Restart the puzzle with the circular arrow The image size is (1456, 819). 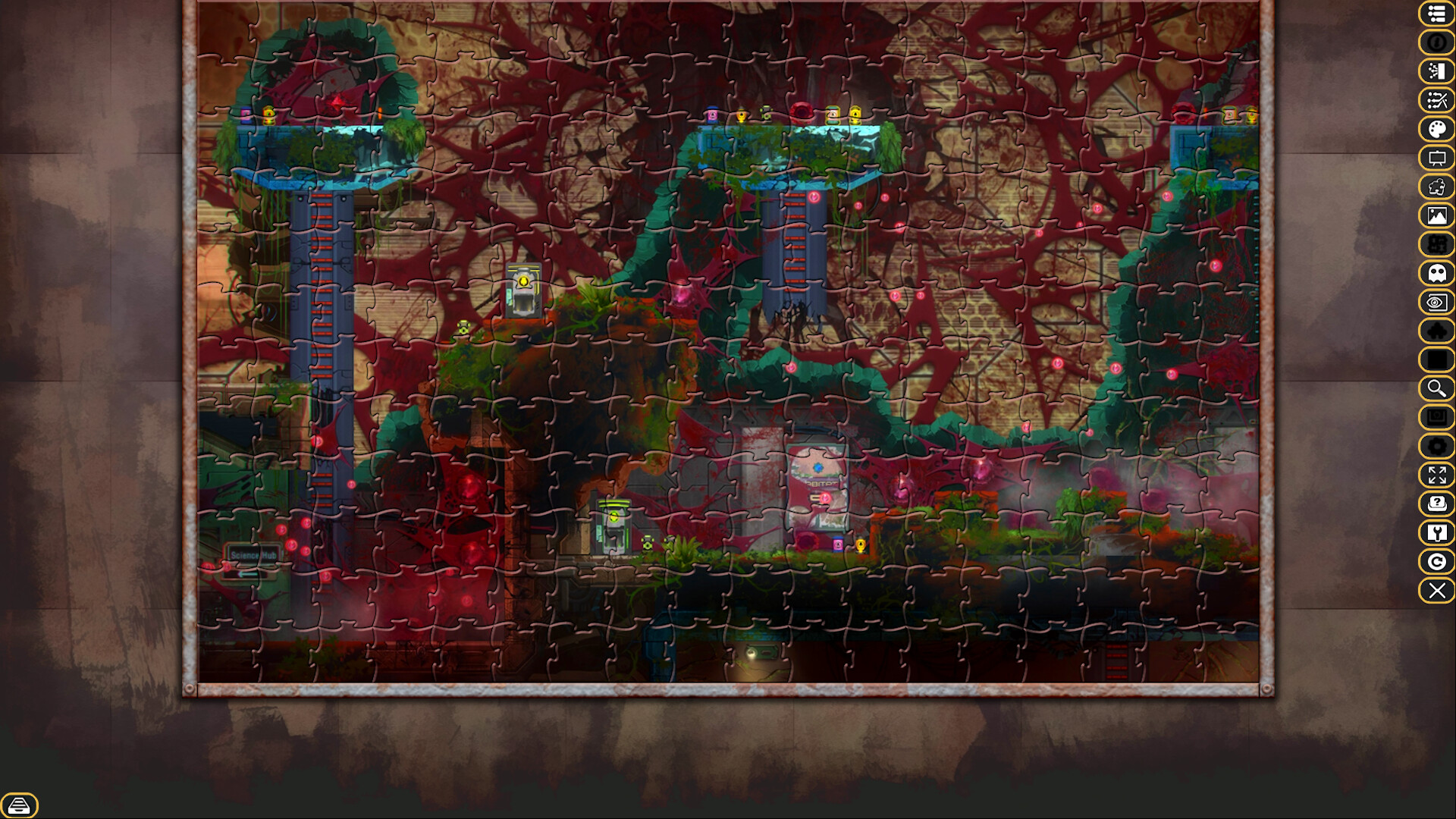point(1436,560)
